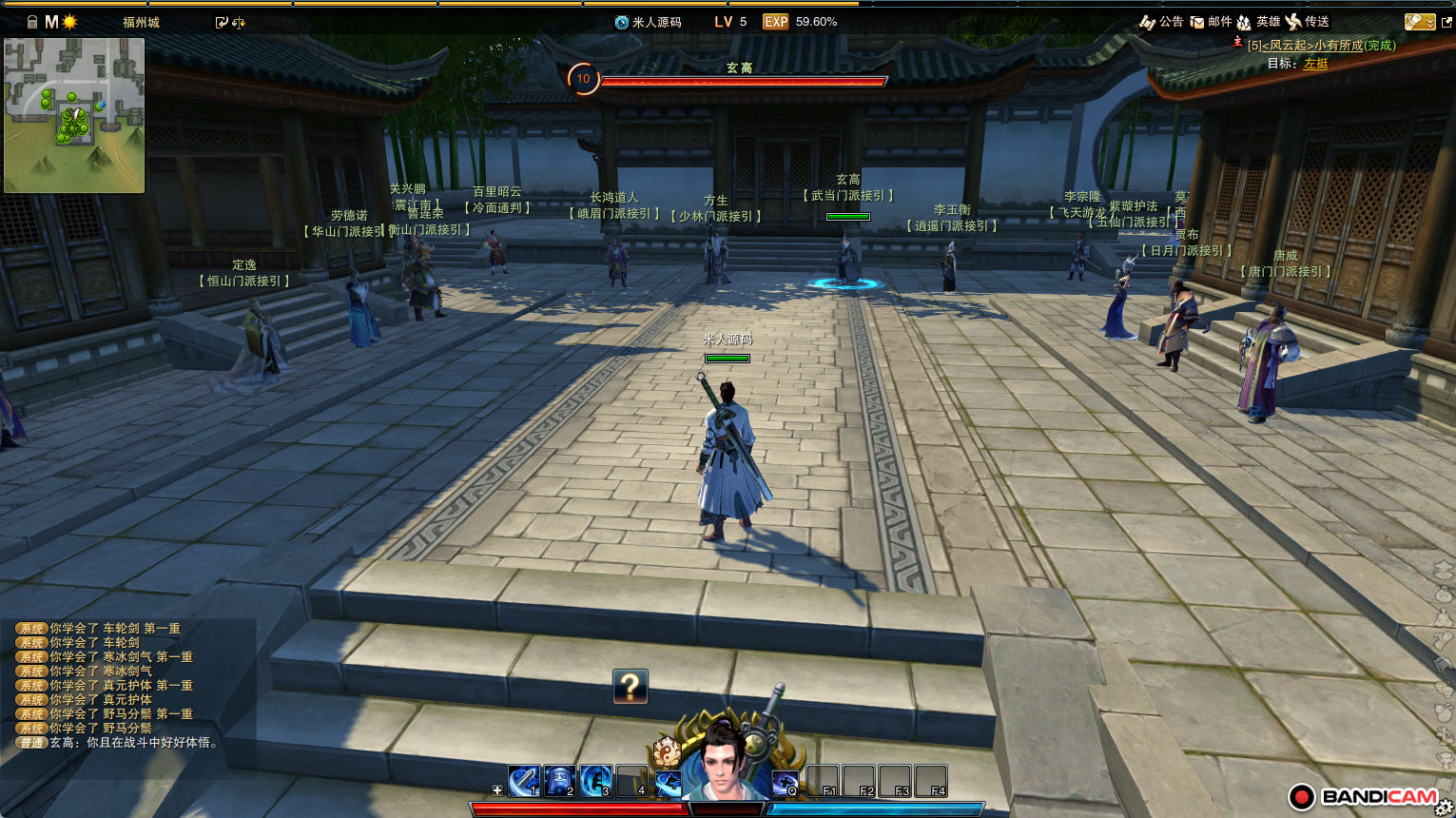Activate the sword slash skill in slot 1
Screen dimensions: 1456x818
(523, 781)
